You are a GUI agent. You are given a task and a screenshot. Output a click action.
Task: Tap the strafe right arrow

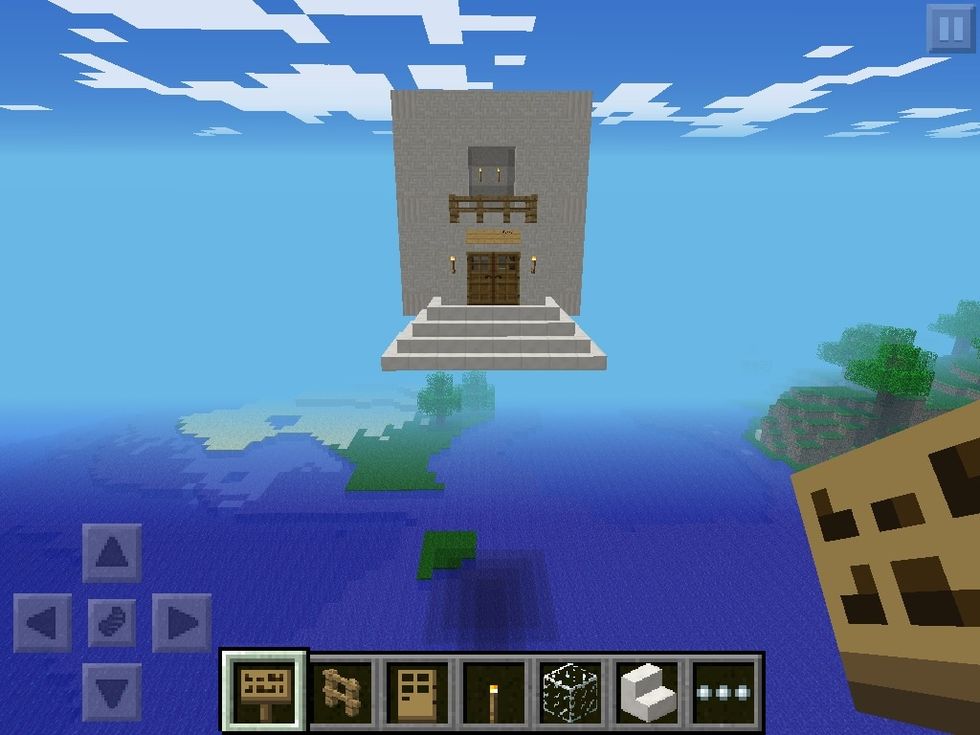[181, 623]
